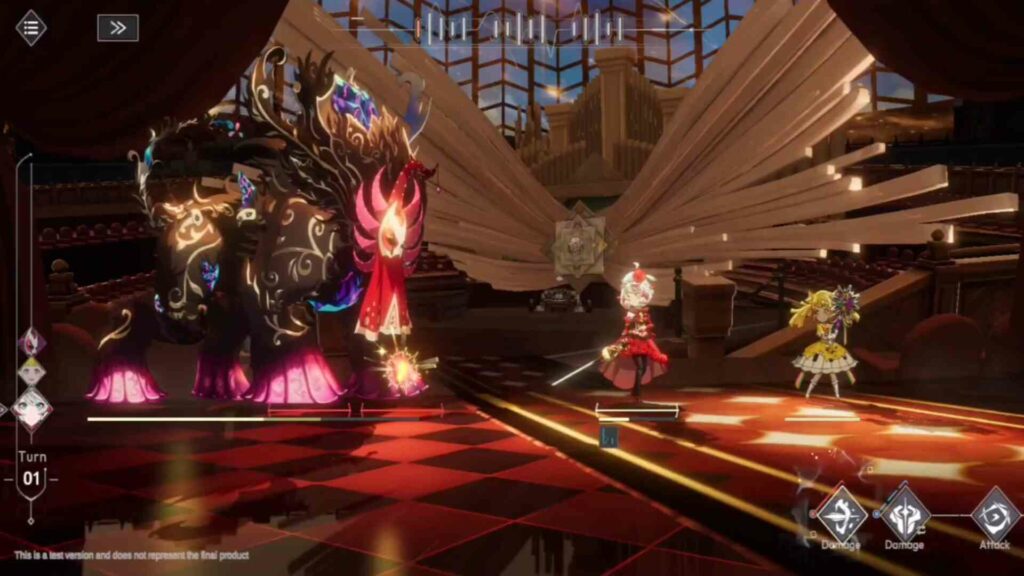Image resolution: width=1024 pixels, height=576 pixels.
Task: Open the diamond-shaped list menu button
Action: (x=31, y=28)
